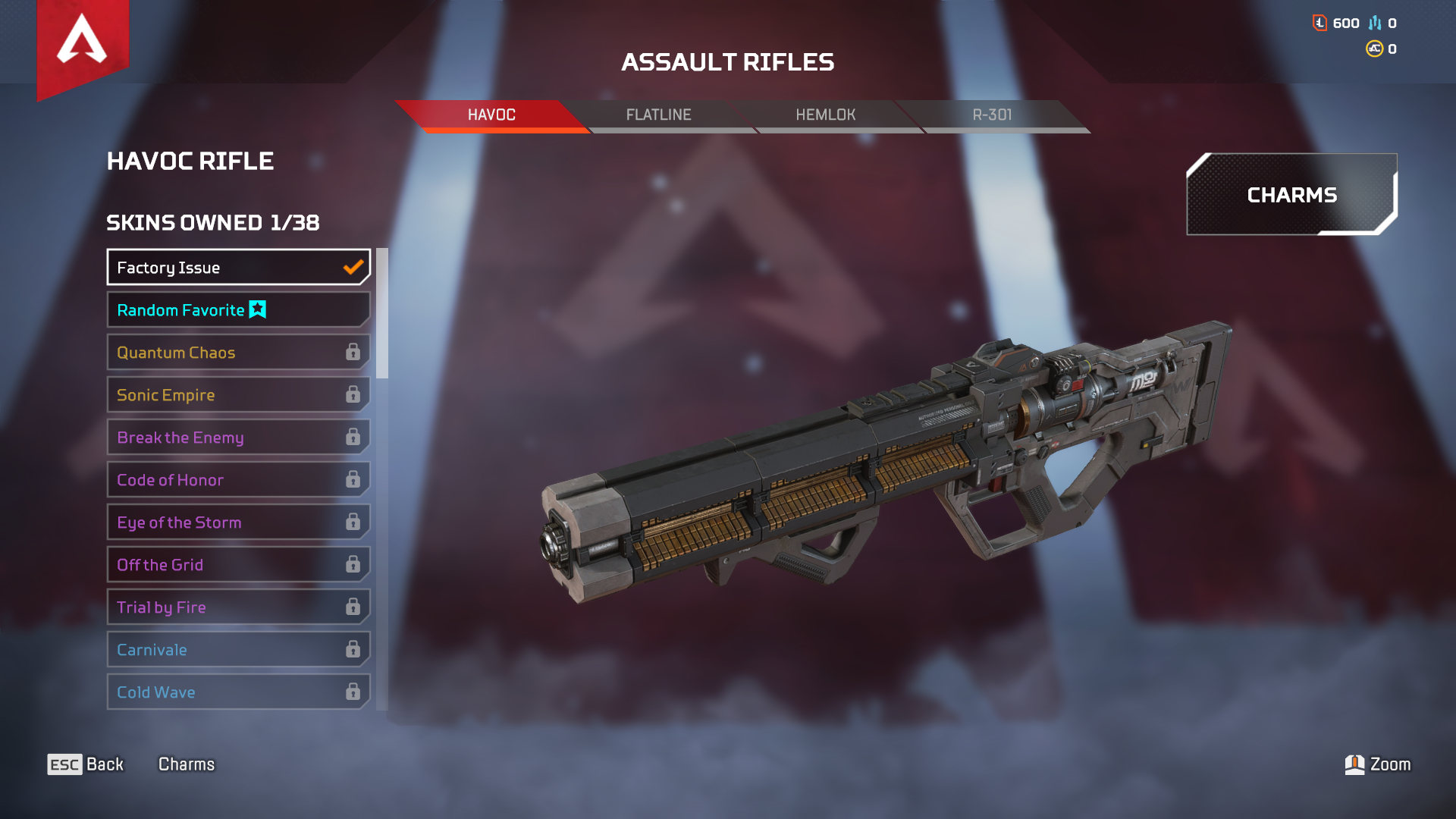This screenshot has width=1456, height=819.
Task: Click the Zoom magnifier icon
Action: [x=1354, y=764]
